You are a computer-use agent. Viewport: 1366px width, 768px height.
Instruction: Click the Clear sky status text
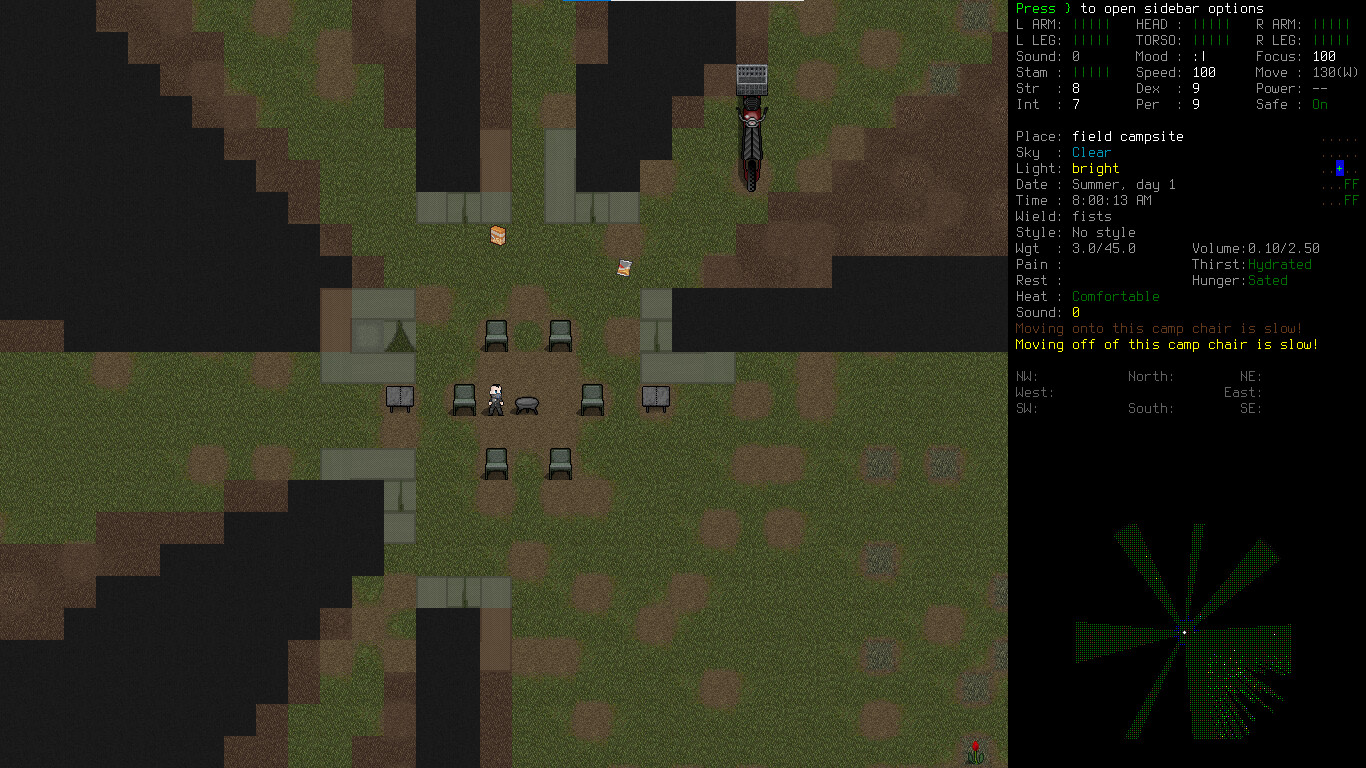pyautogui.click(x=1091, y=152)
